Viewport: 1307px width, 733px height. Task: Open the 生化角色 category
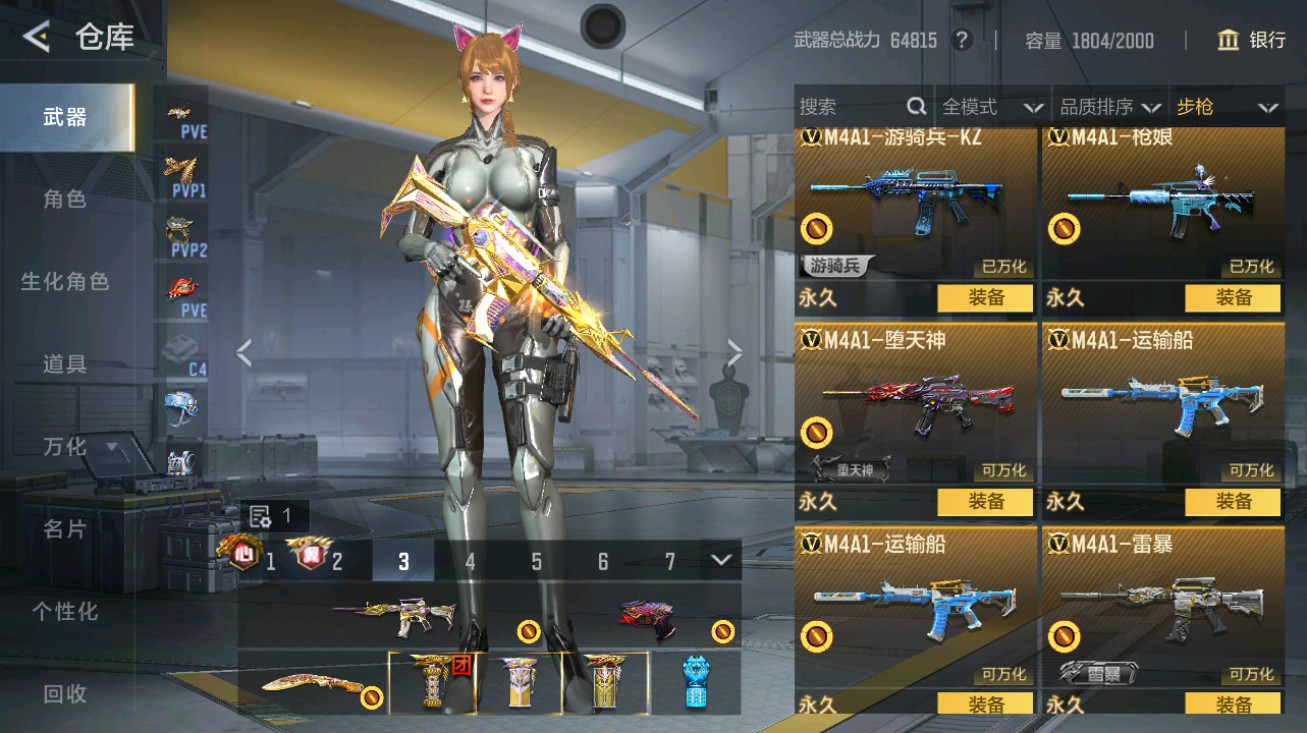coord(65,282)
